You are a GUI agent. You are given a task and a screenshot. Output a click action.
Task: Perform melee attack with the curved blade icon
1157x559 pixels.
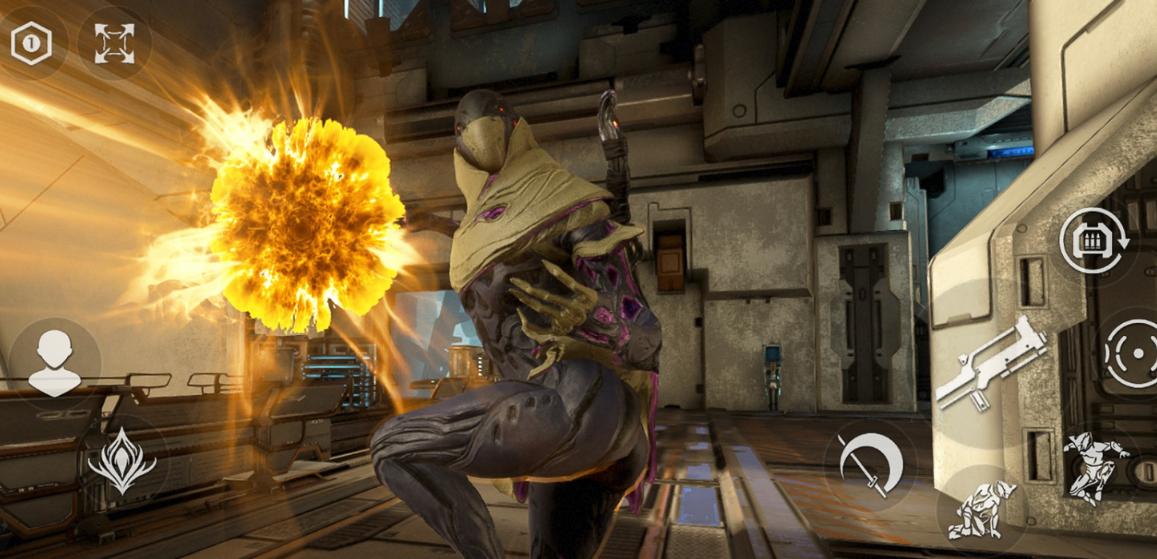click(x=870, y=464)
